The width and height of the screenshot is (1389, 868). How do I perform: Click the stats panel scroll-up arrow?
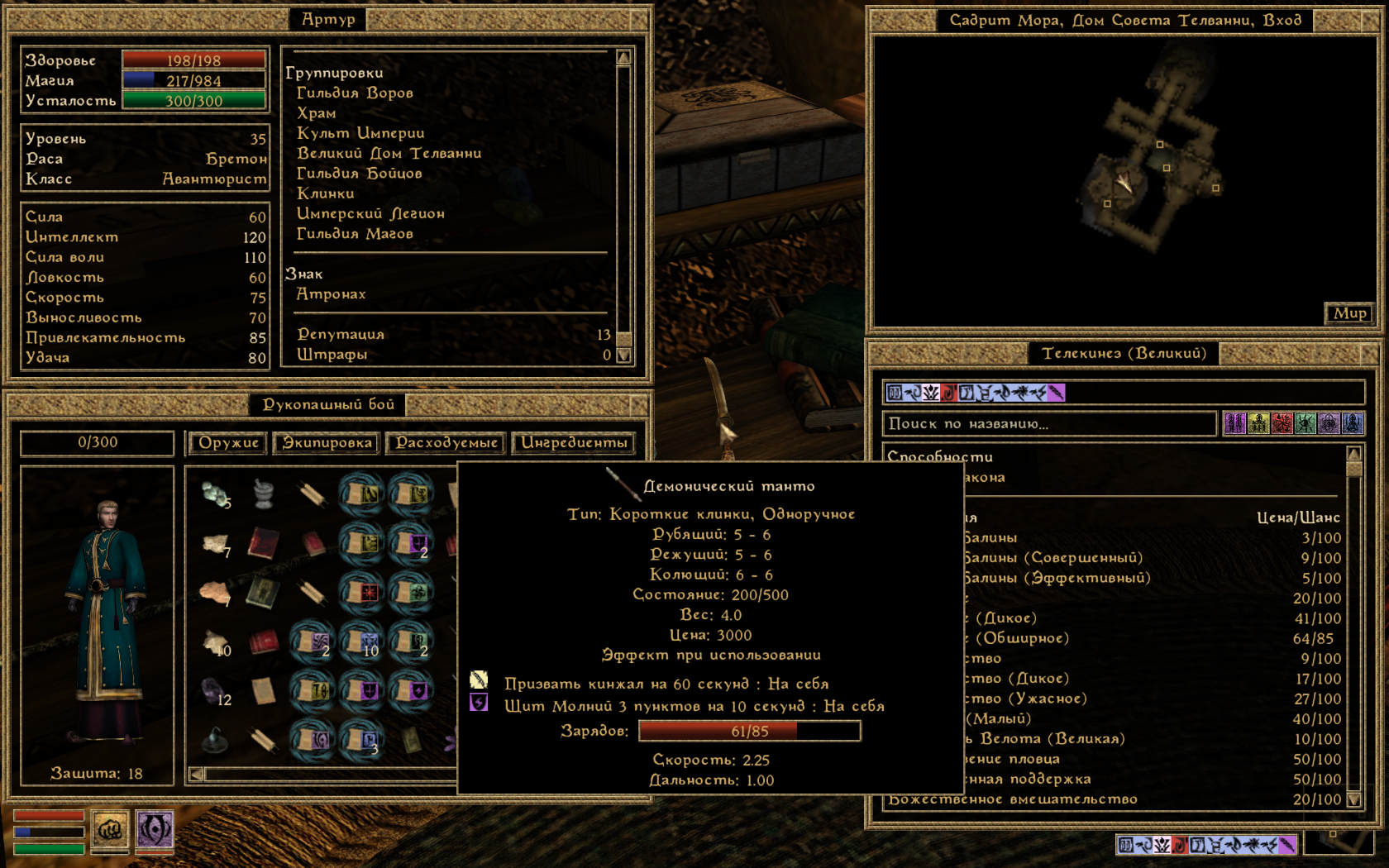624,57
